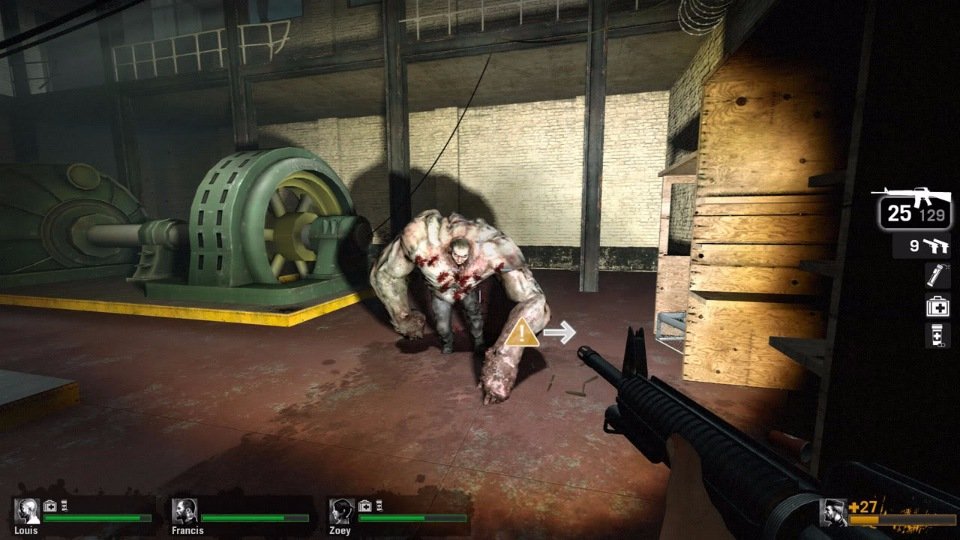Viewport: 960px width, 540px height.
Task: Select the first aid kit slot
Action: click(x=937, y=307)
